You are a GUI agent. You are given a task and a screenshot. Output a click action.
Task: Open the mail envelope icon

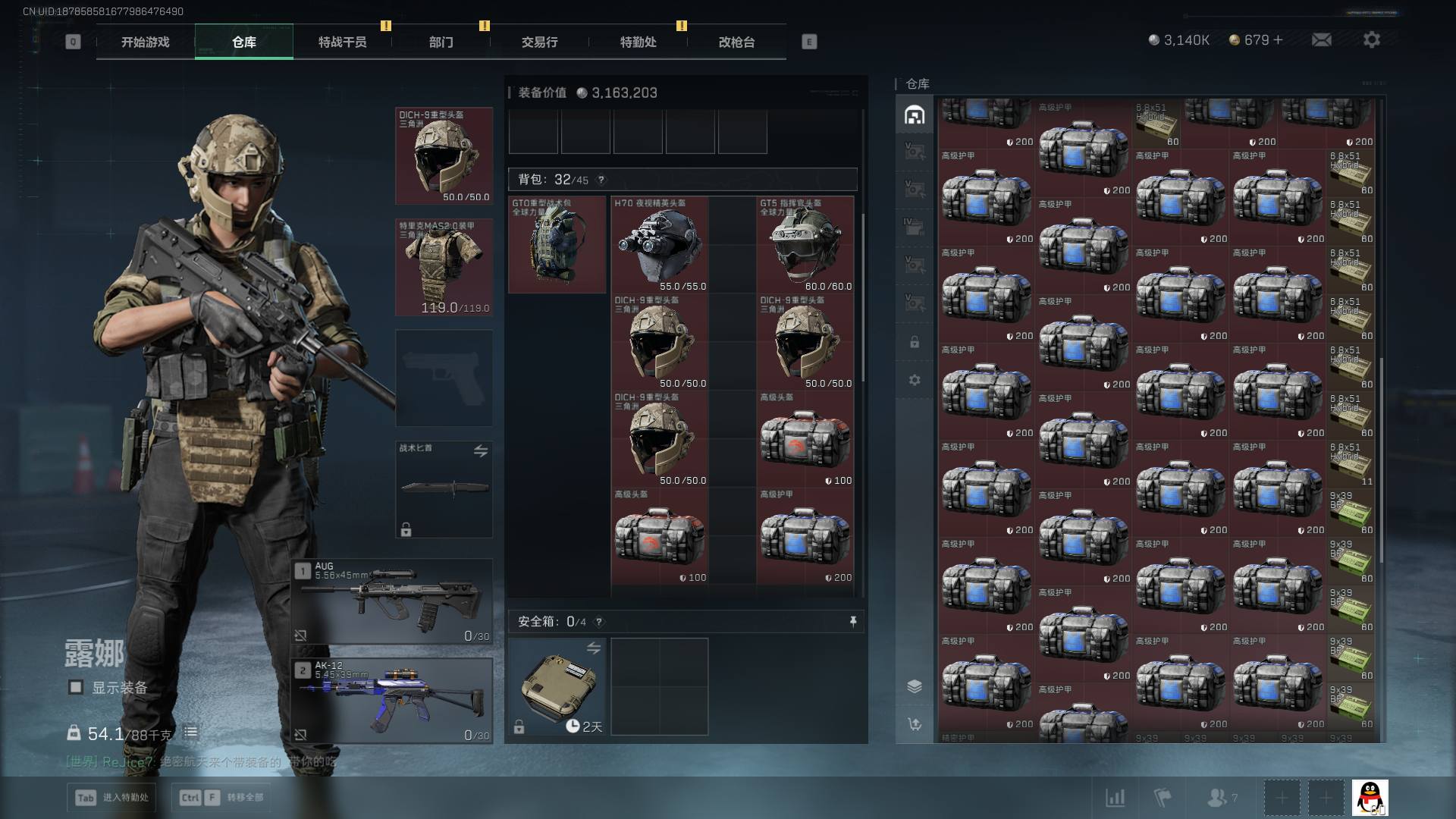coord(1321,40)
